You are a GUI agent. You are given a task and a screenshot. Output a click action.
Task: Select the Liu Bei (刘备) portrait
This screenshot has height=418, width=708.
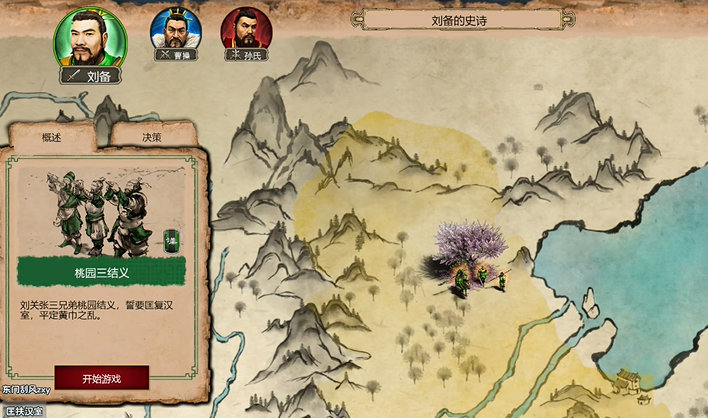(89, 38)
